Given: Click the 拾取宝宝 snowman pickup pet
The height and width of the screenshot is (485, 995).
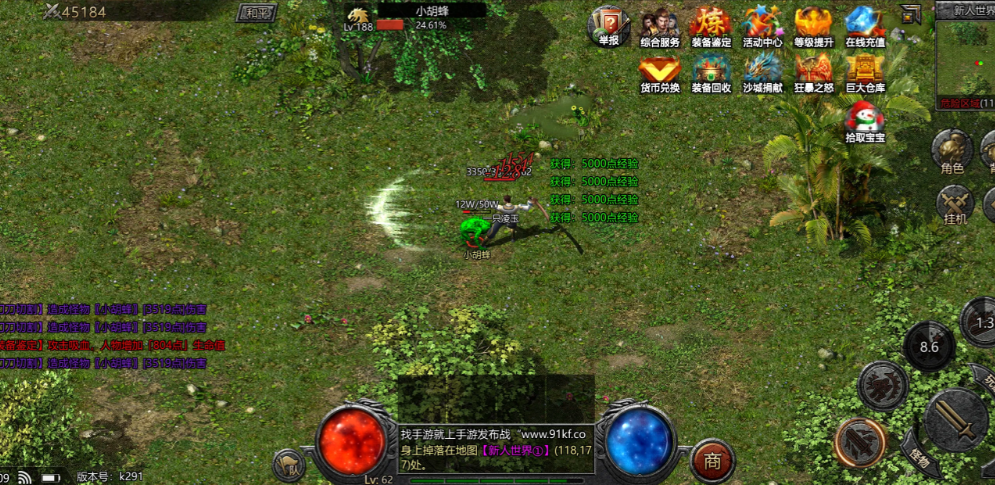Looking at the screenshot, I should [x=865, y=119].
